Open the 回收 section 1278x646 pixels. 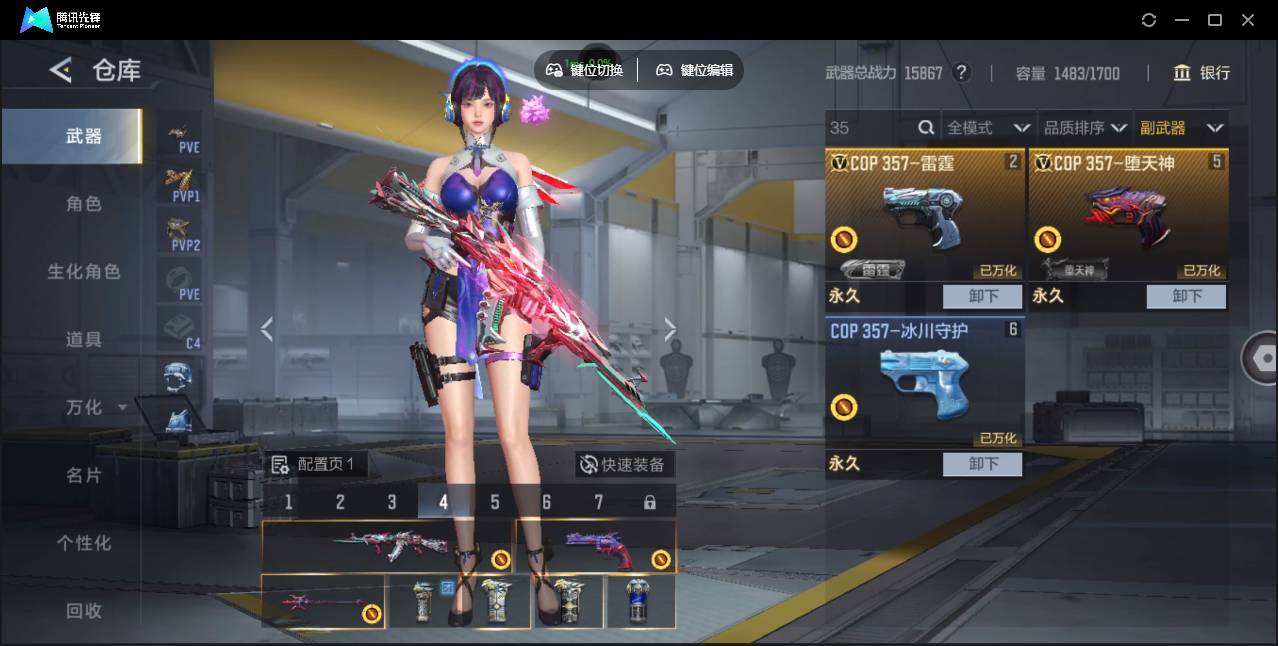[84, 611]
